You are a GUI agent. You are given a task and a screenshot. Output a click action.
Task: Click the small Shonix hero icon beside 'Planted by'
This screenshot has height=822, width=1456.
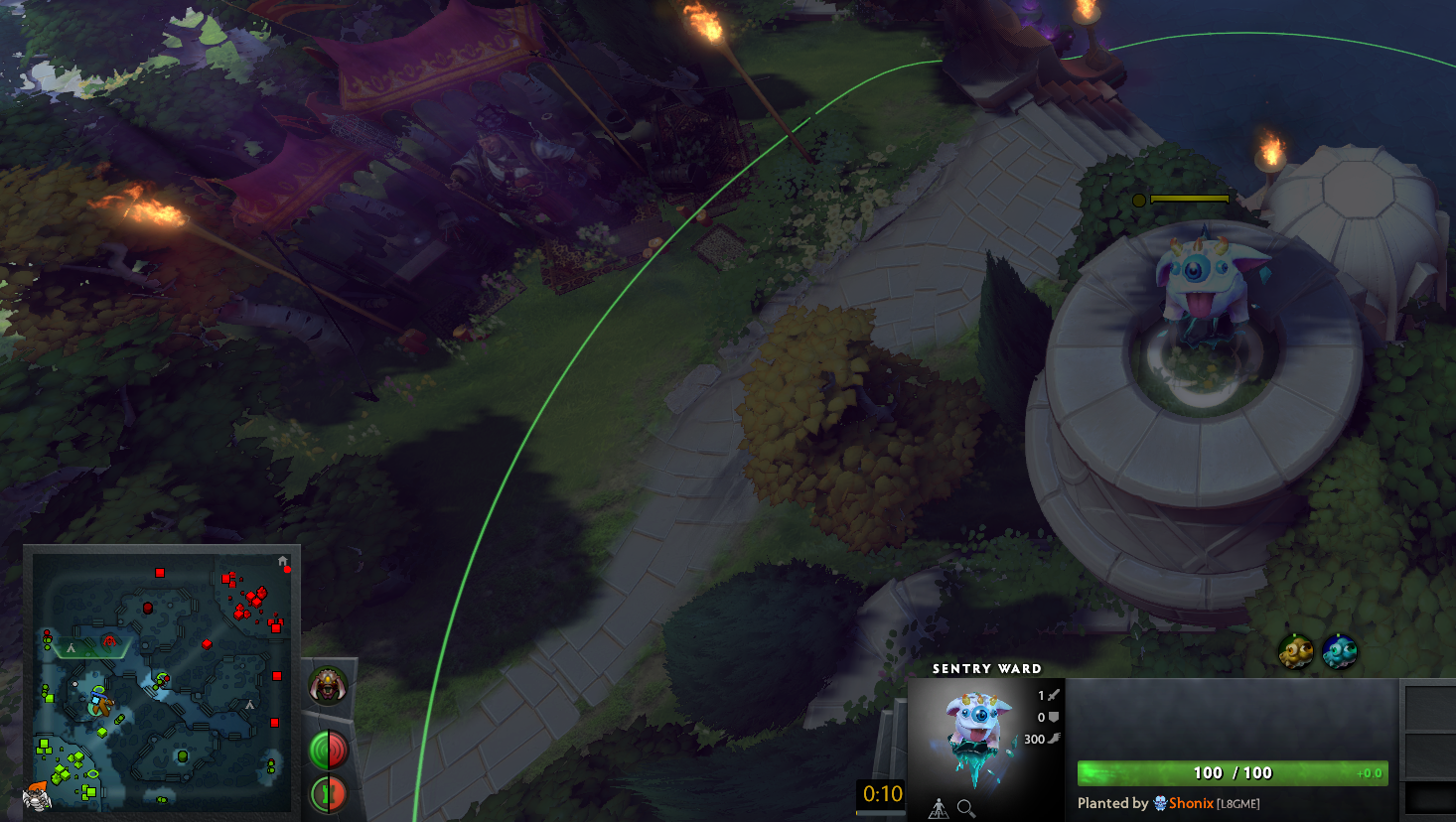1162,803
